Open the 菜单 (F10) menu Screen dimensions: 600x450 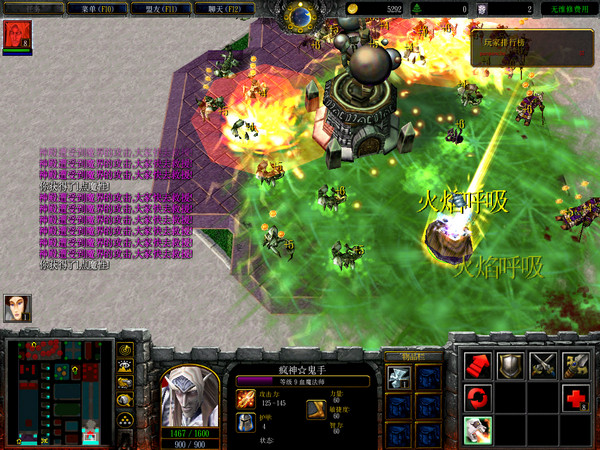point(88,8)
